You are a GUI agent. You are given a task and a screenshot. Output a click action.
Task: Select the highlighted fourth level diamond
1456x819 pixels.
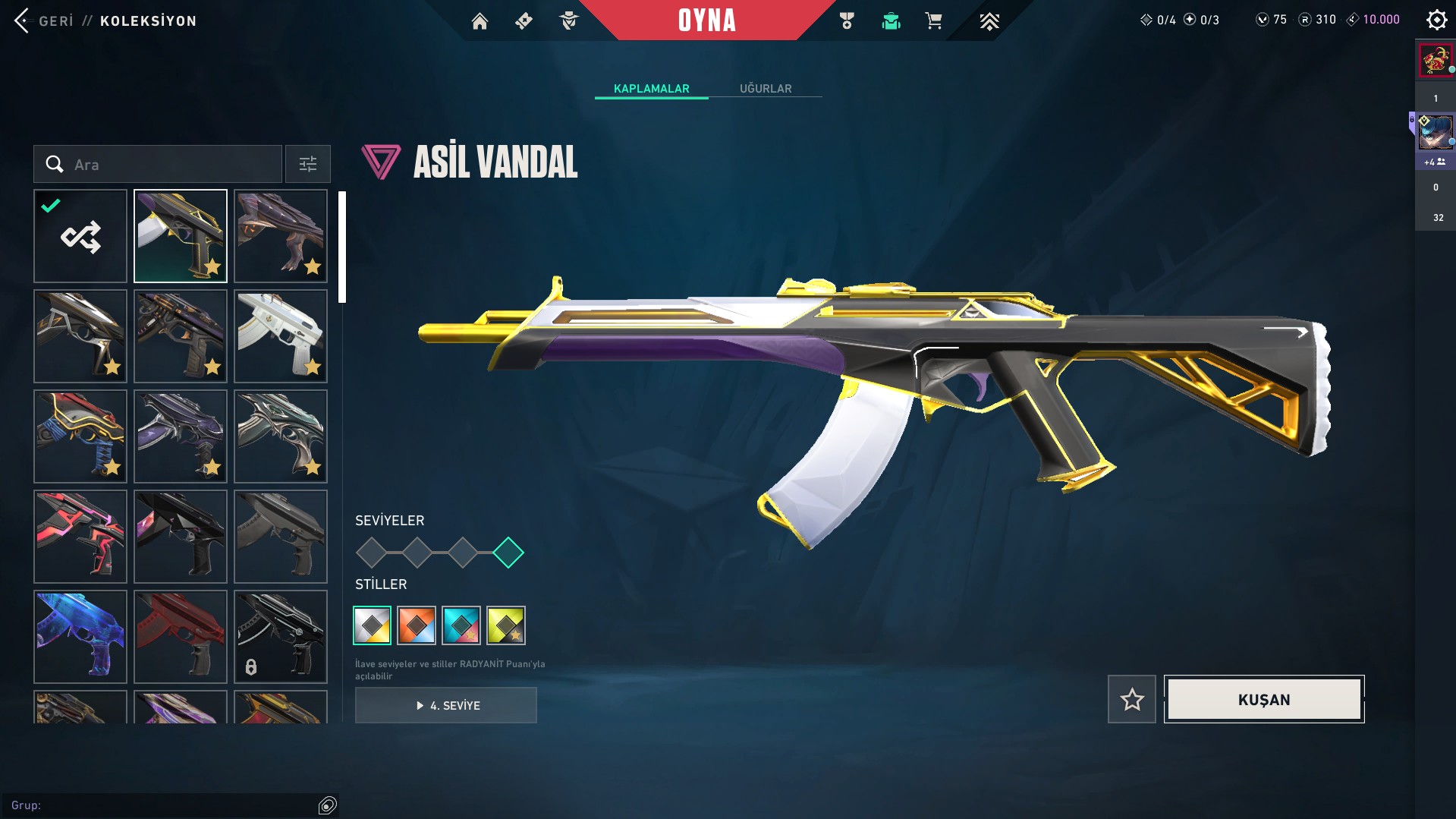[508, 553]
